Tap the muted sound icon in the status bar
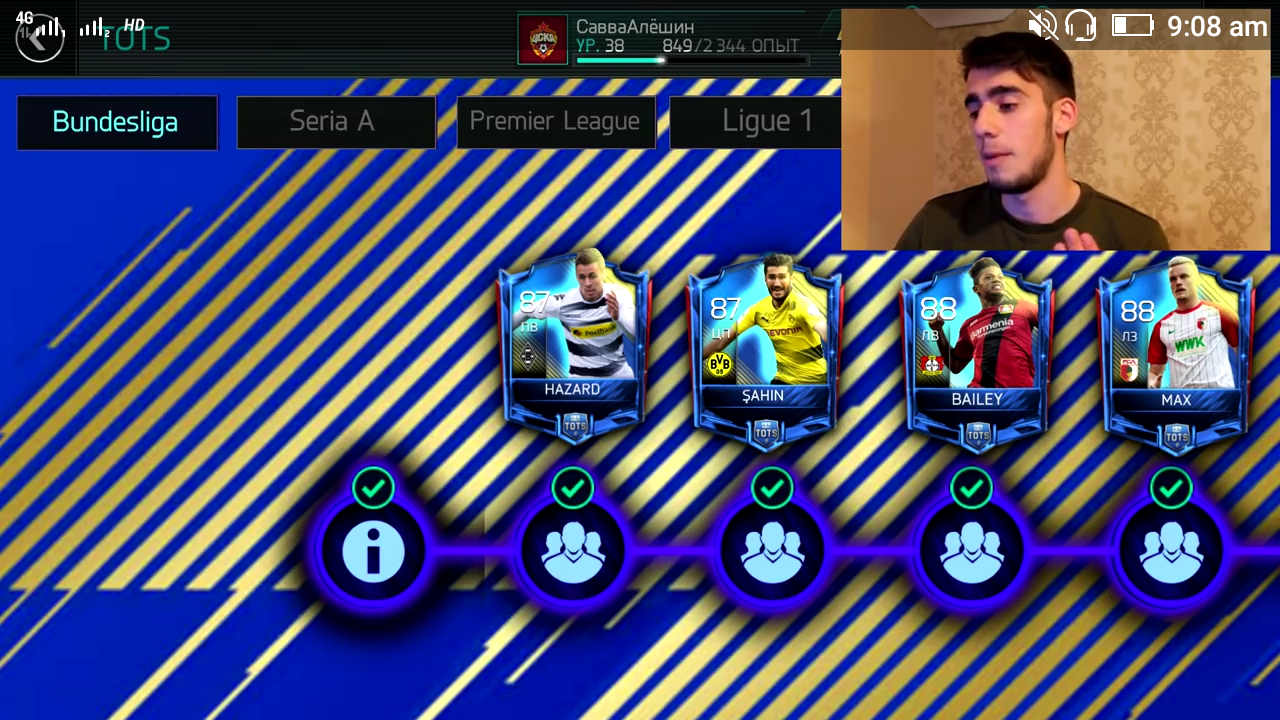1280x720 pixels. click(x=1044, y=26)
